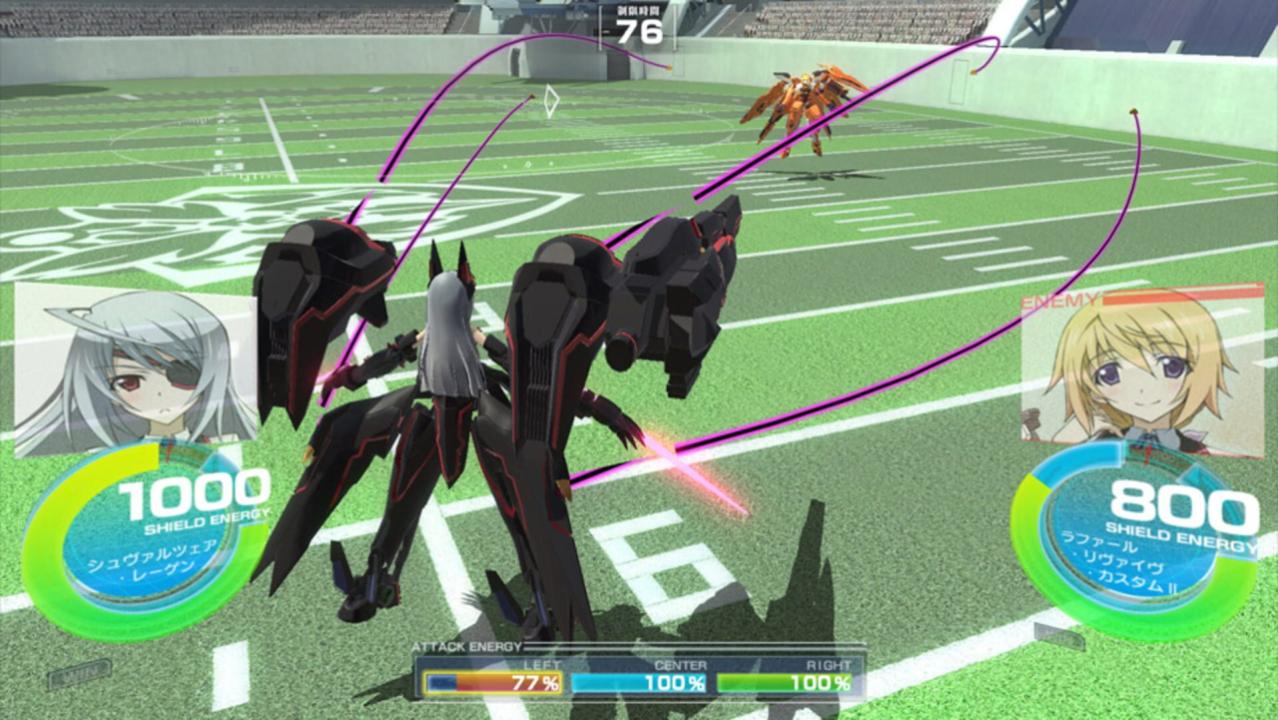Viewport: 1278px width, 720px height.
Task: Select the silver-haired pilot portrait
Action: (135, 368)
